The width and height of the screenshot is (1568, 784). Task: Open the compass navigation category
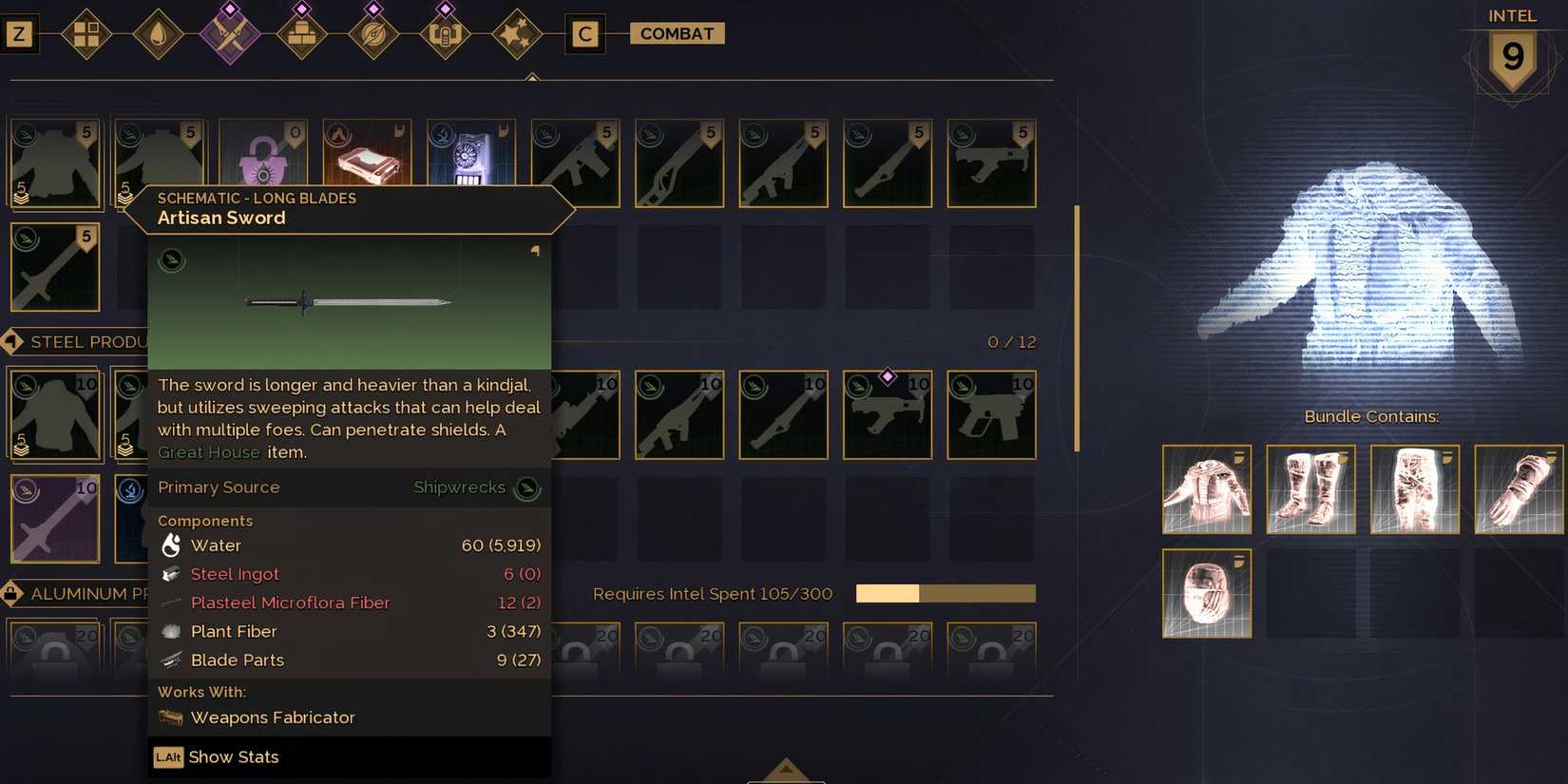[373, 33]
